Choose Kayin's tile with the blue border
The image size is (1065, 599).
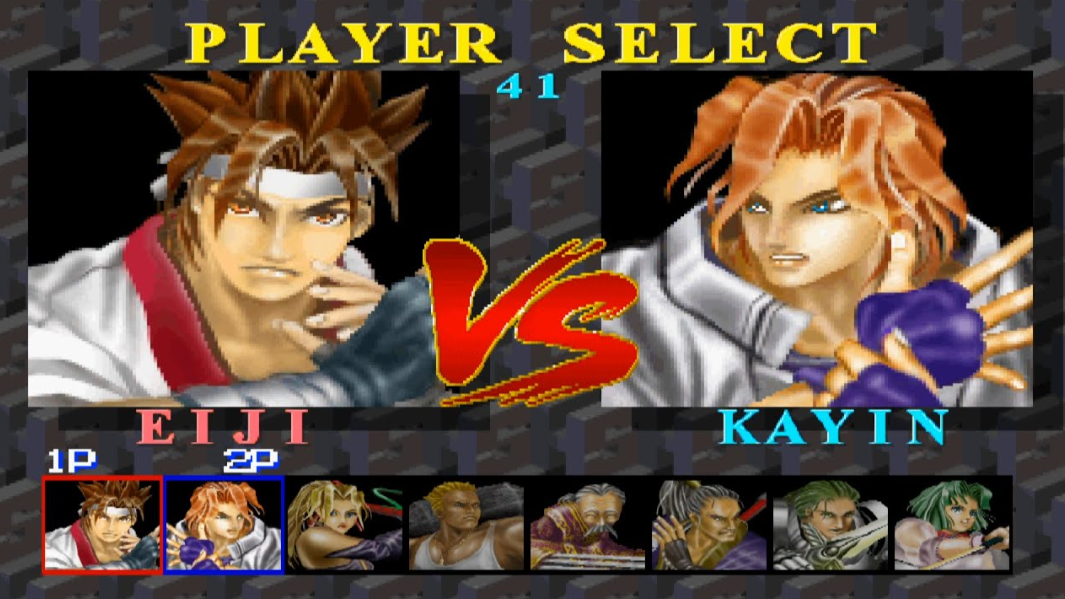pyautogui.click(x=224, y=524)
